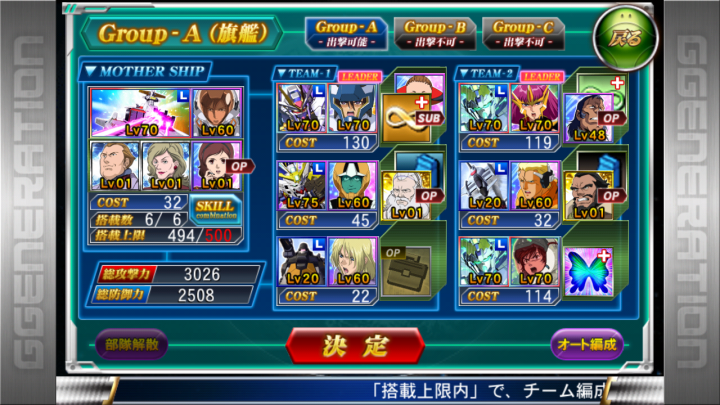Select the blue butterfly option slot

pos(588,267)
